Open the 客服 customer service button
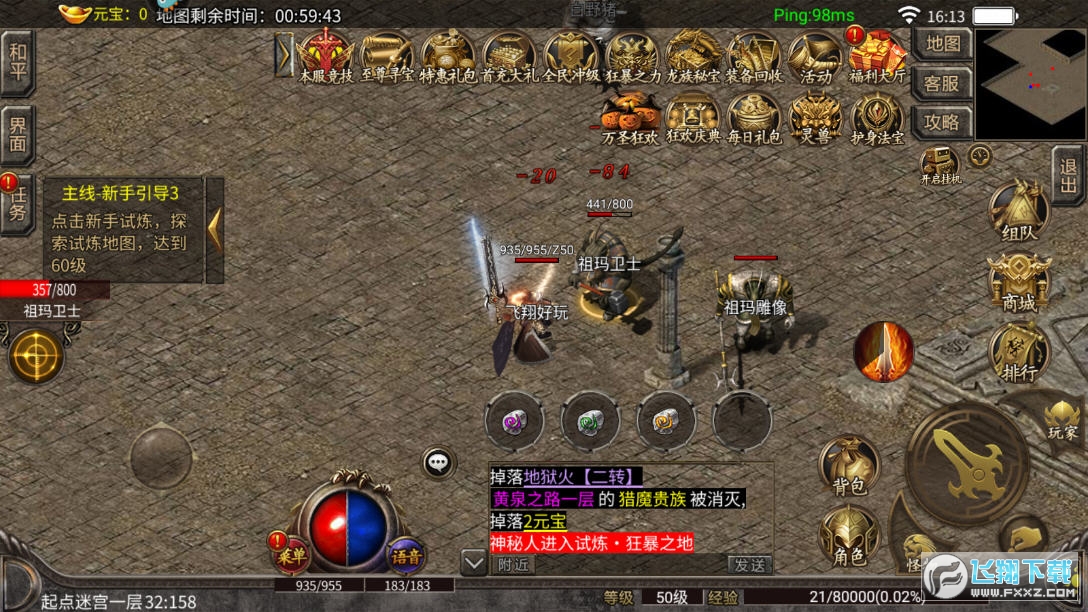The image size is (1088, 612). click(942, 84)
